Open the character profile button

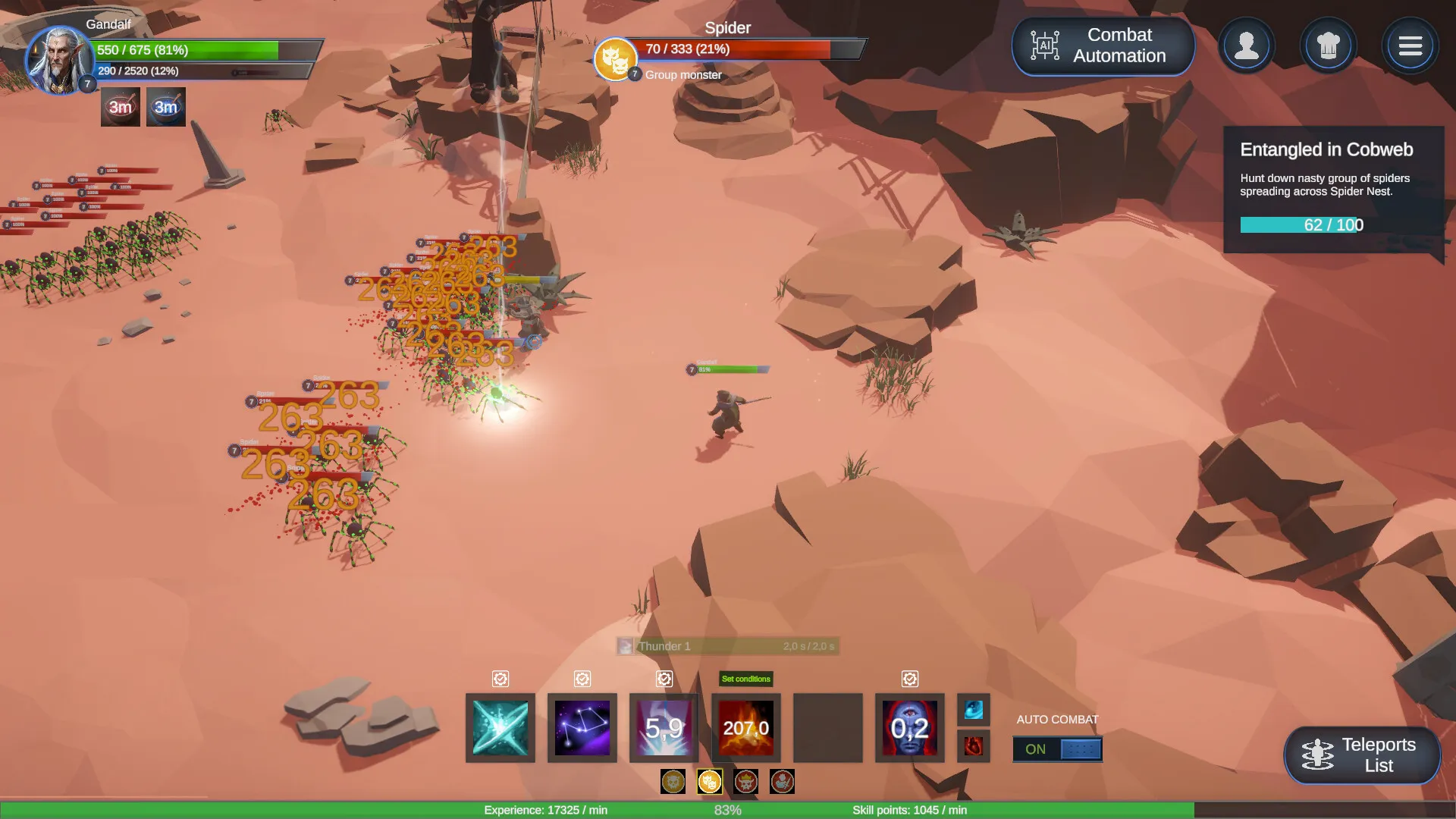1246,46
